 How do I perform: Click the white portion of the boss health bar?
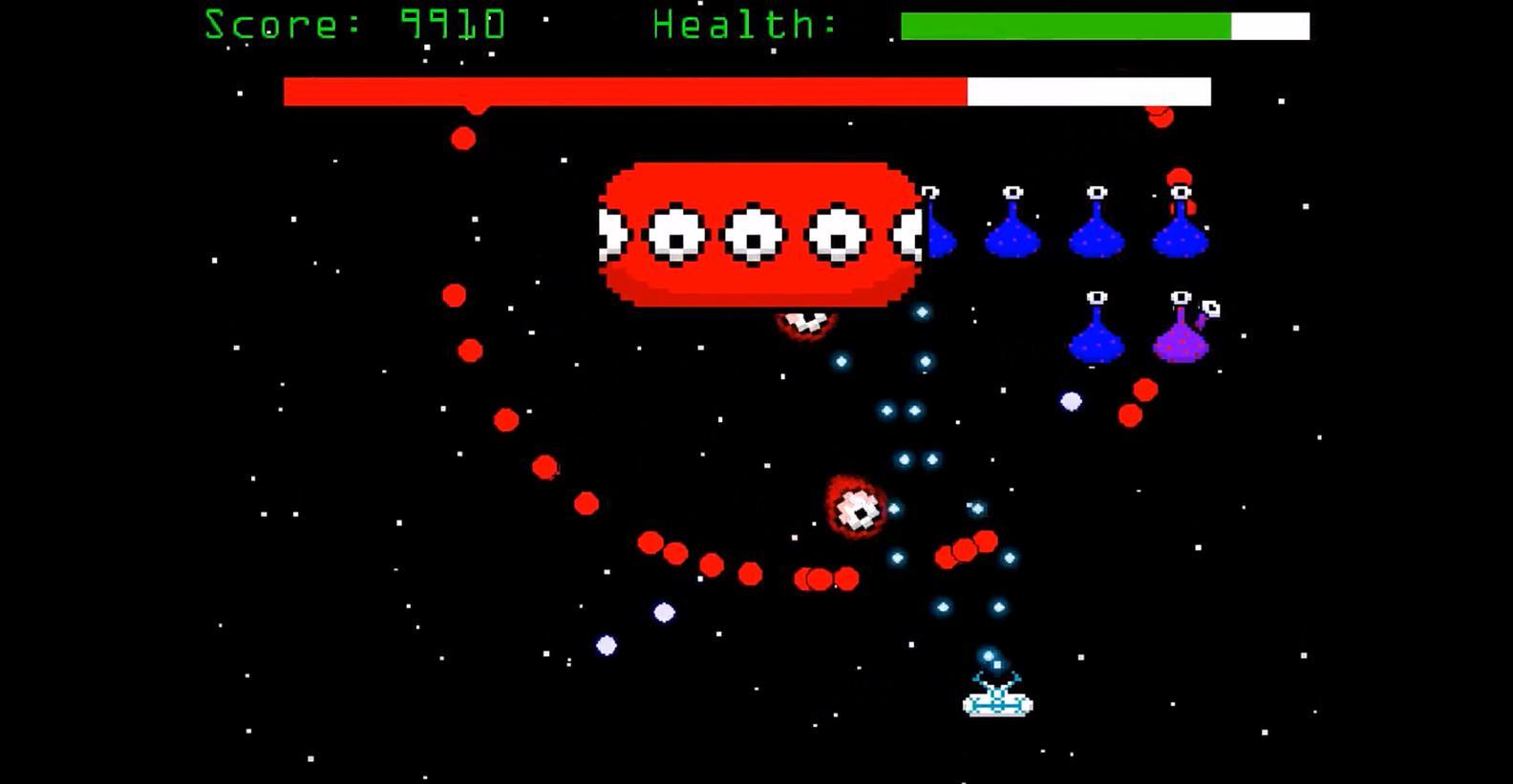pyautogui.click(x=1089, y=89)
